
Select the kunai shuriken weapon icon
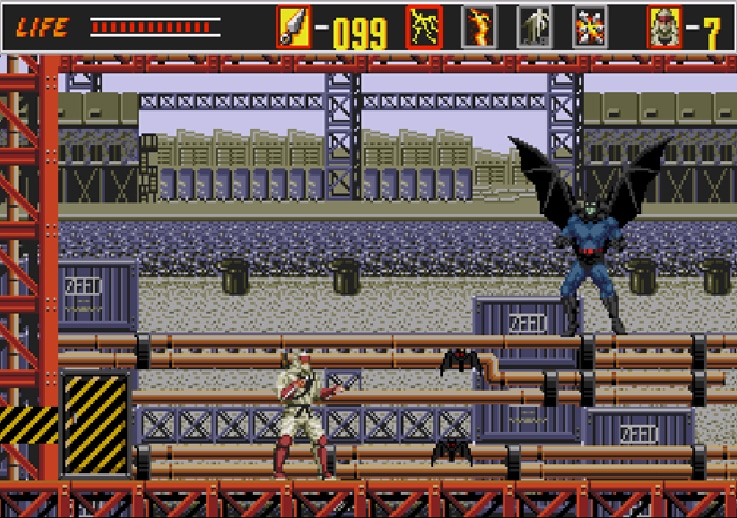[x=293, y=27]
